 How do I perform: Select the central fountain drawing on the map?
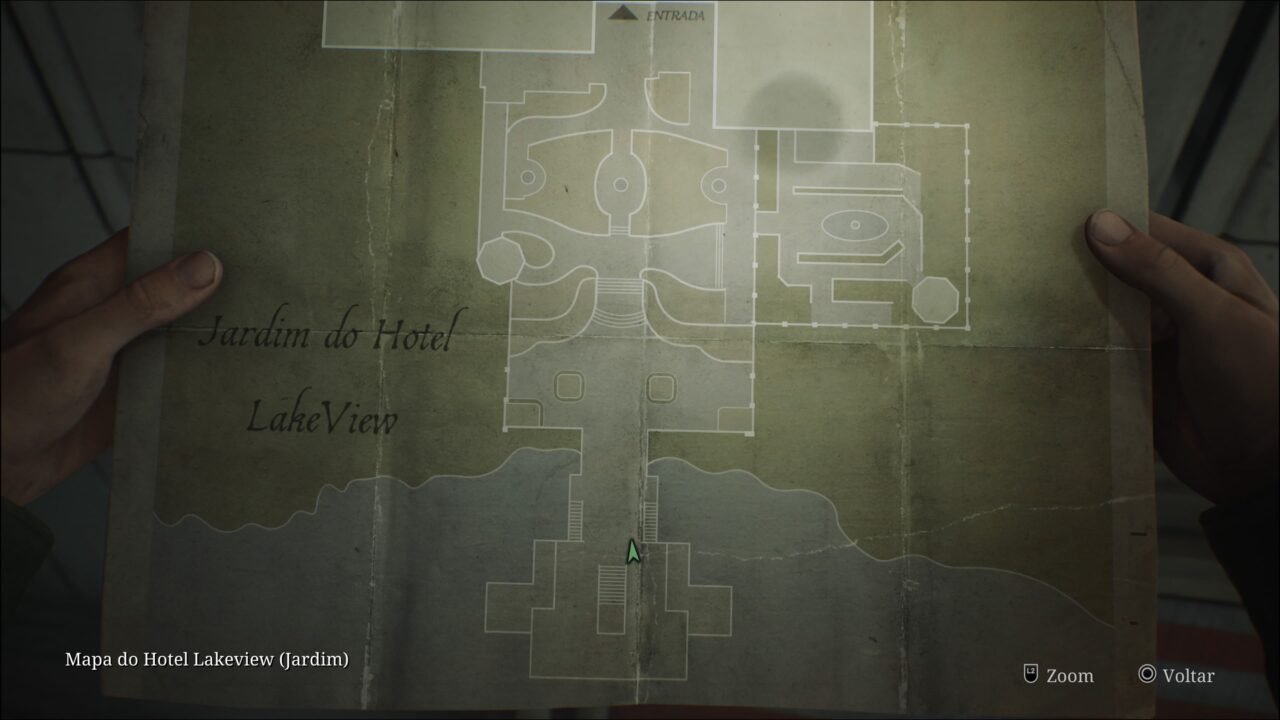[619, 184]
